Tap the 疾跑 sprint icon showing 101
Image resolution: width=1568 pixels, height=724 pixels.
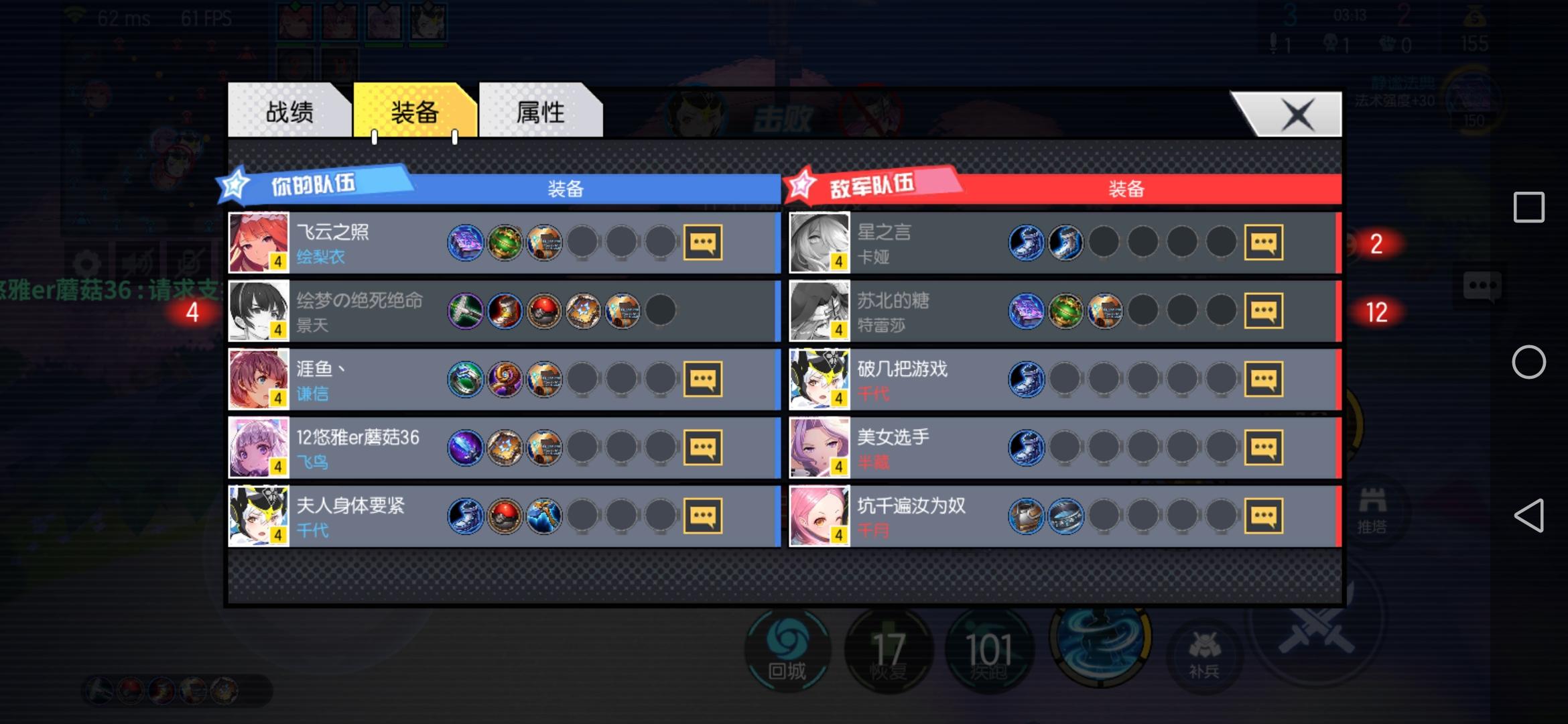989,650
